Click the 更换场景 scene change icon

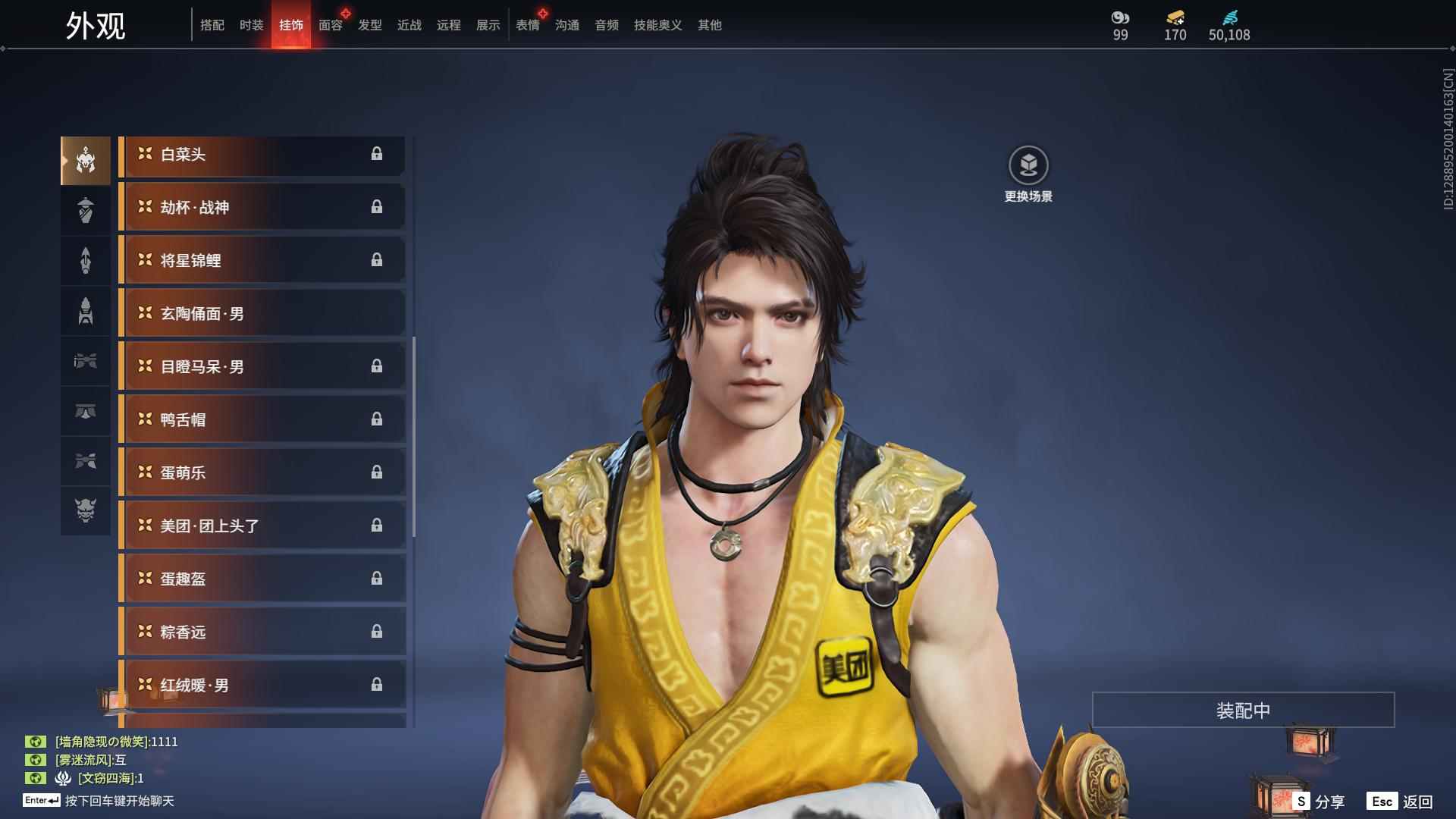pyautogui.click(x=1028, y=166)
